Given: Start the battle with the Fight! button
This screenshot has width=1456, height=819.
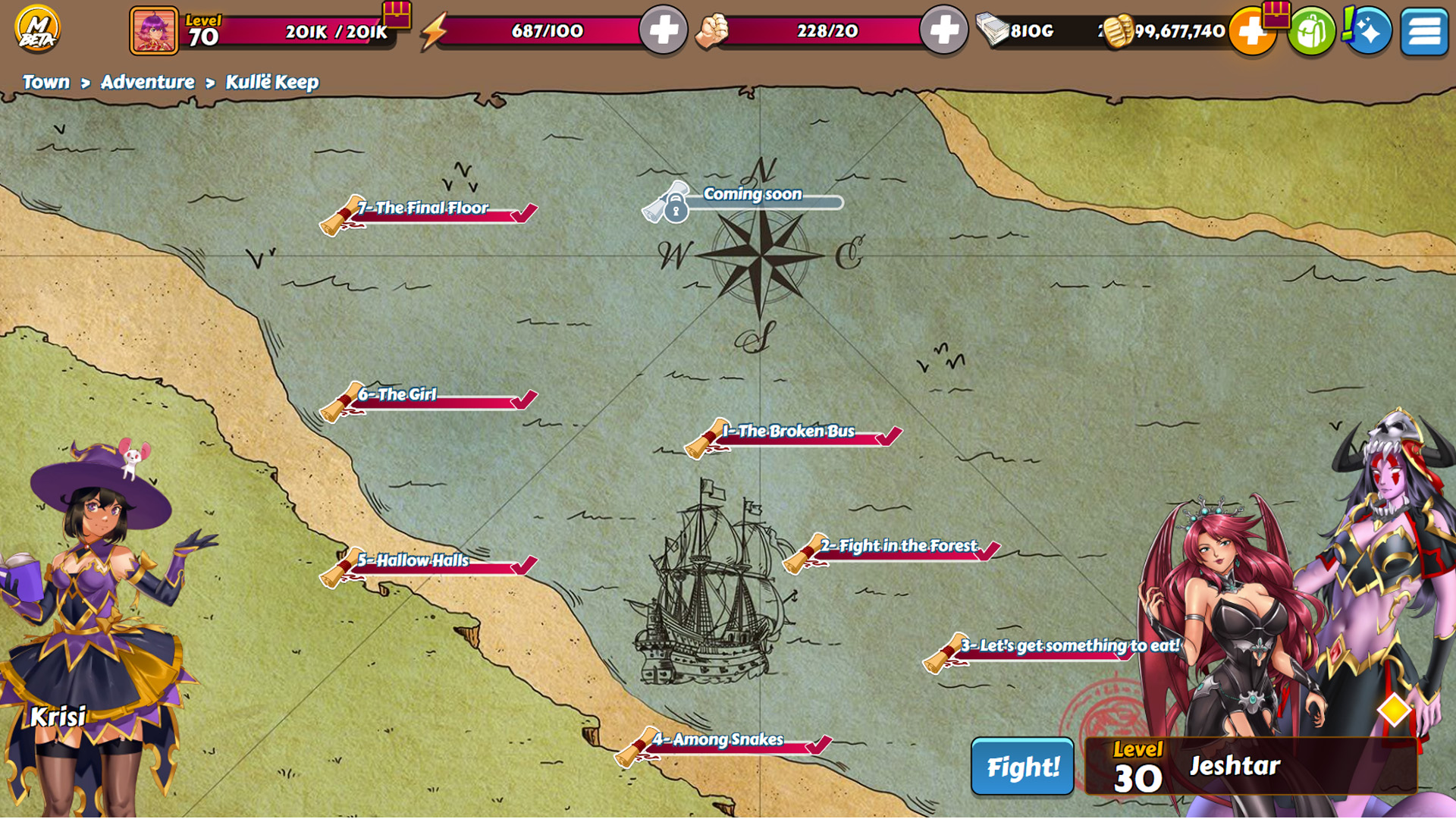Looking at the screenshot, I should (x=1021, y=767).
